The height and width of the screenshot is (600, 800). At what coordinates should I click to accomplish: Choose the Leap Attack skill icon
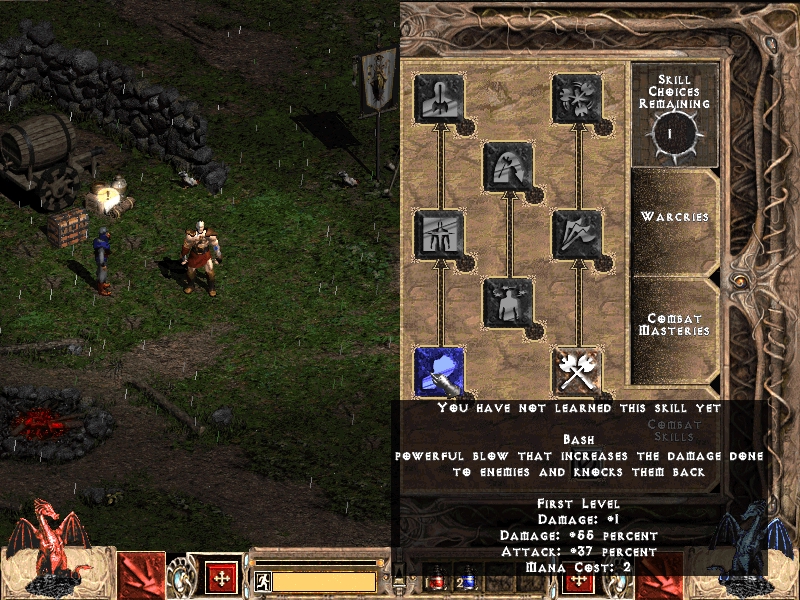[x=508, y=165]
